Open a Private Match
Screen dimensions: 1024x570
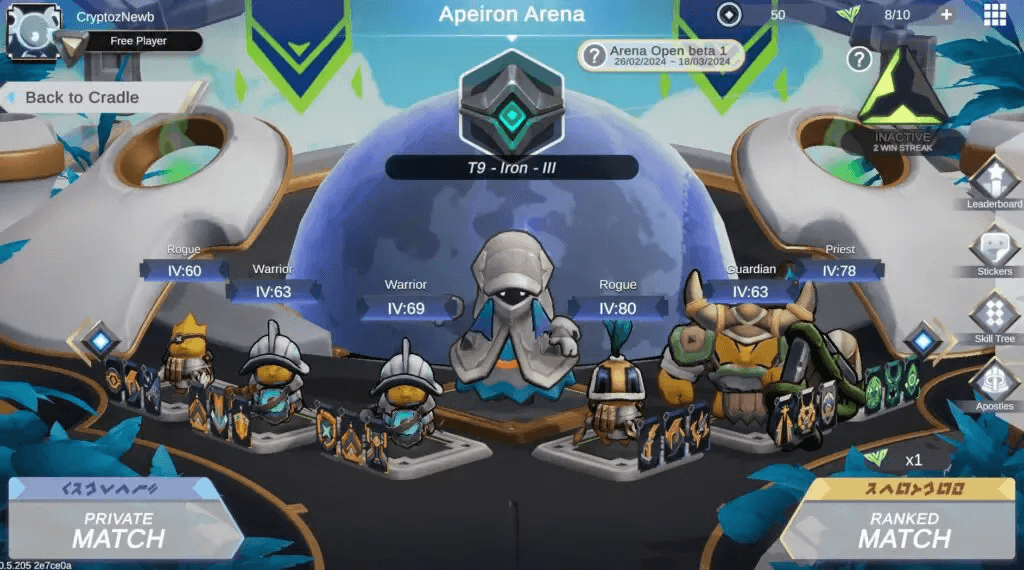click(118, 528)
